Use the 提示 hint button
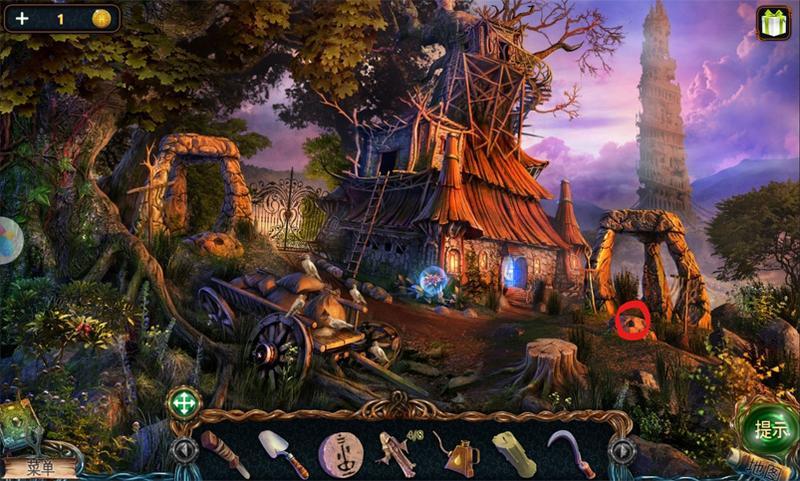Screen dimensions: 800x481 (770, 431)
